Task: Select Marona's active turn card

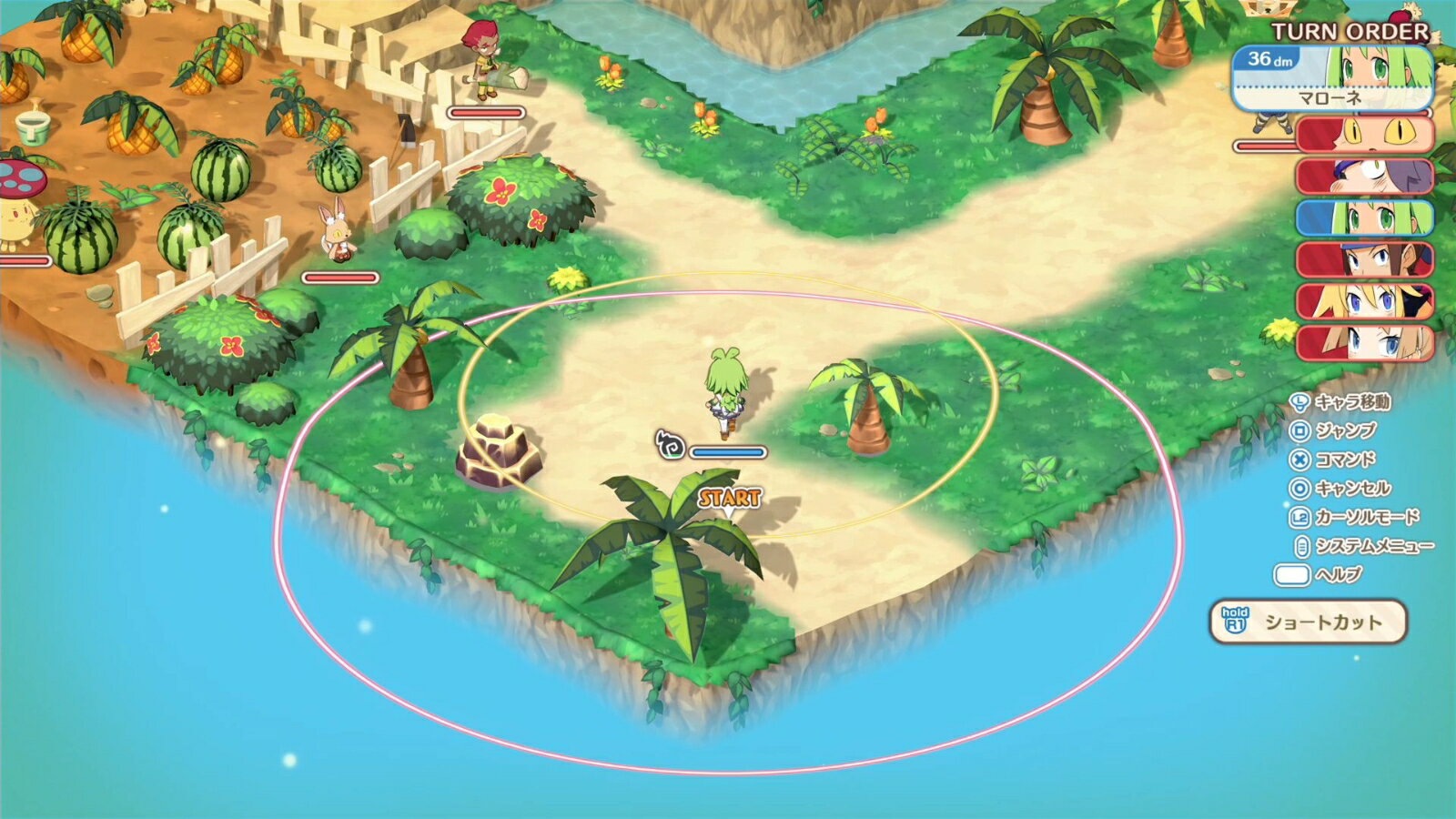Action: pyautogui.click(x=1332, y=78)
